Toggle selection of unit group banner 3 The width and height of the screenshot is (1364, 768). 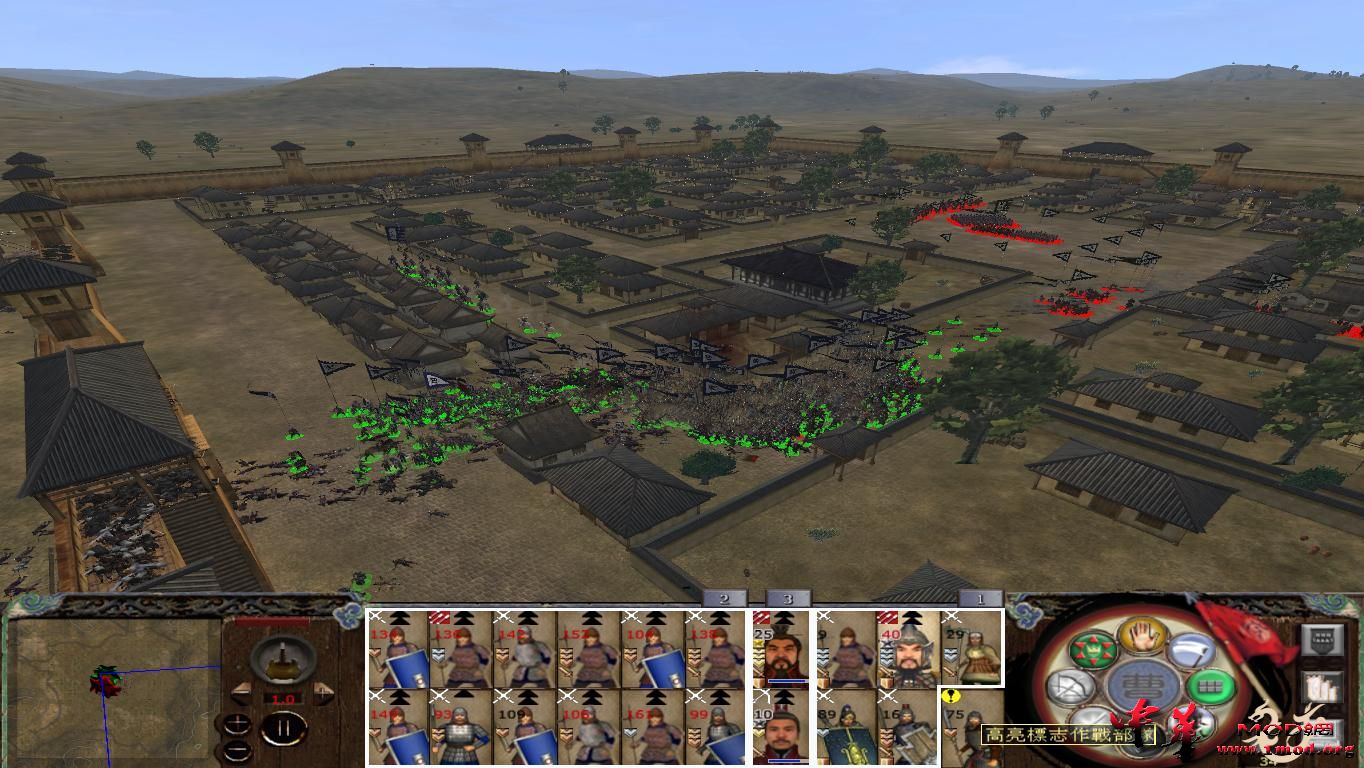[x=790, y=599]
